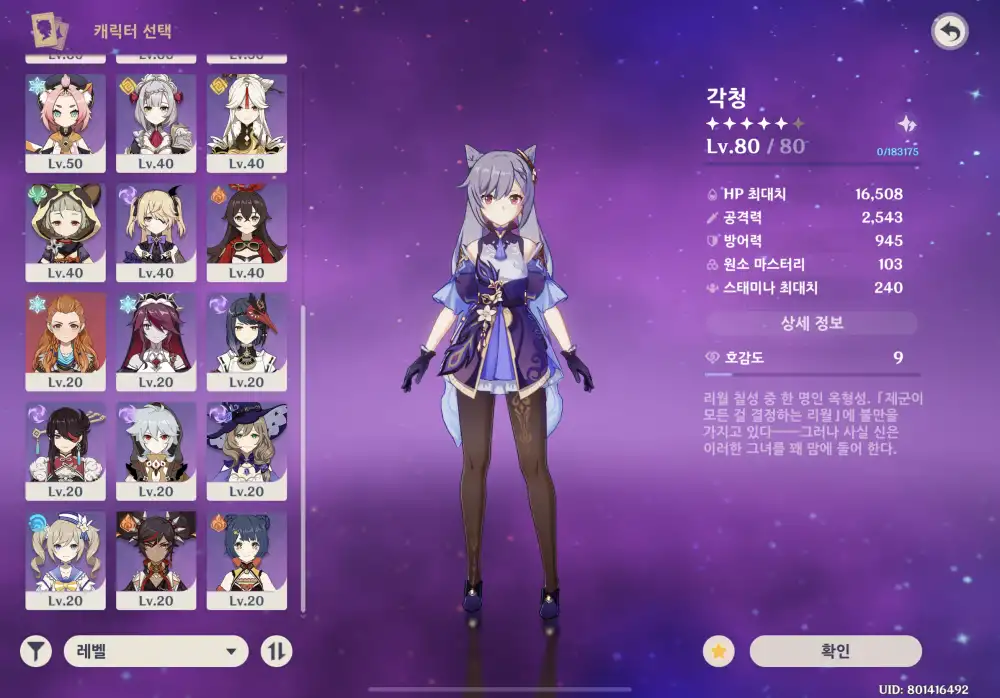The height and width of the screenshot is (698, 1000).
Task: Choose Noelle's character portrait
Action: (156, 118)
